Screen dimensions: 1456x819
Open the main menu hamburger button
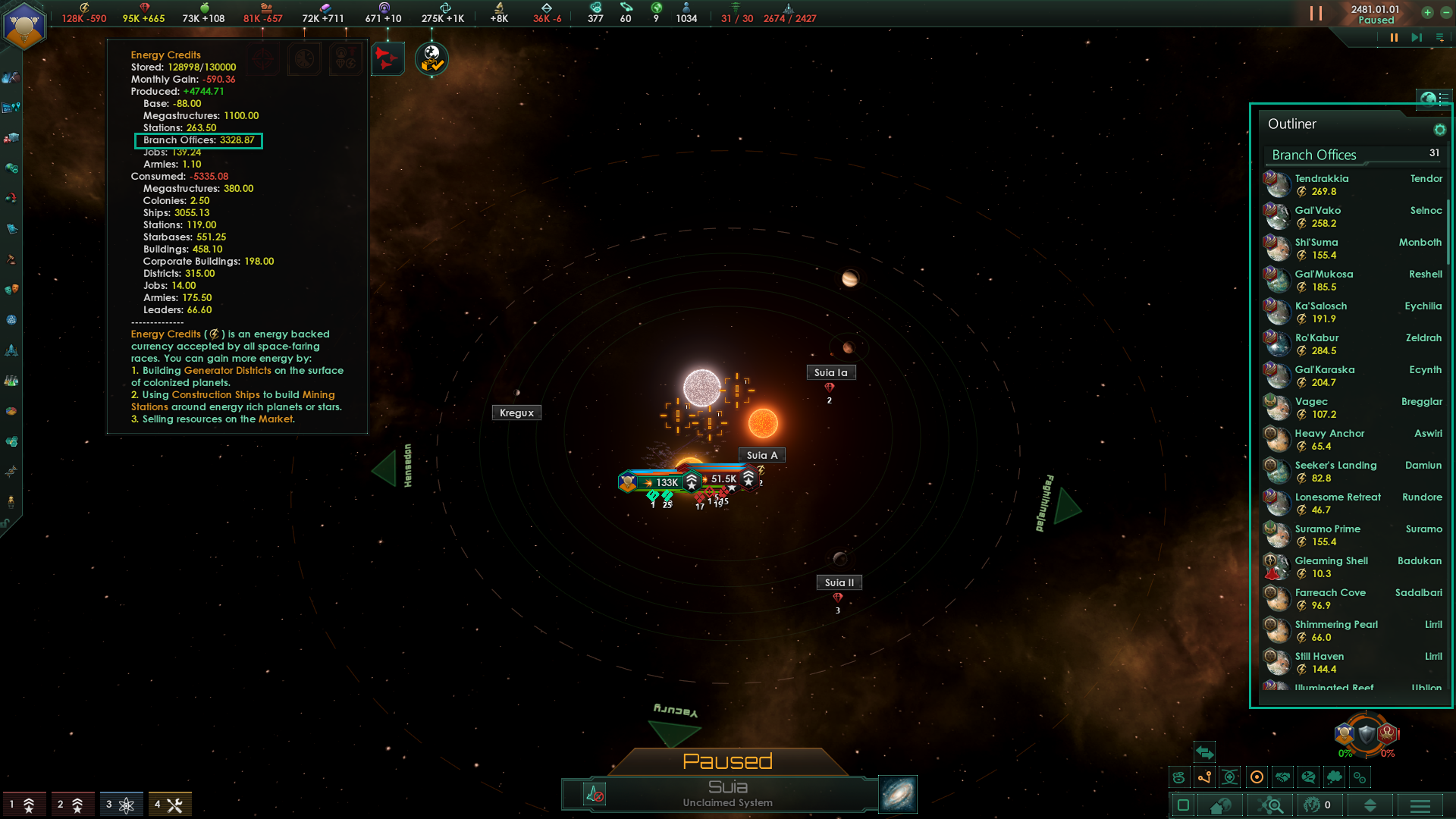pyautogui.click(x=1420, y=805)
